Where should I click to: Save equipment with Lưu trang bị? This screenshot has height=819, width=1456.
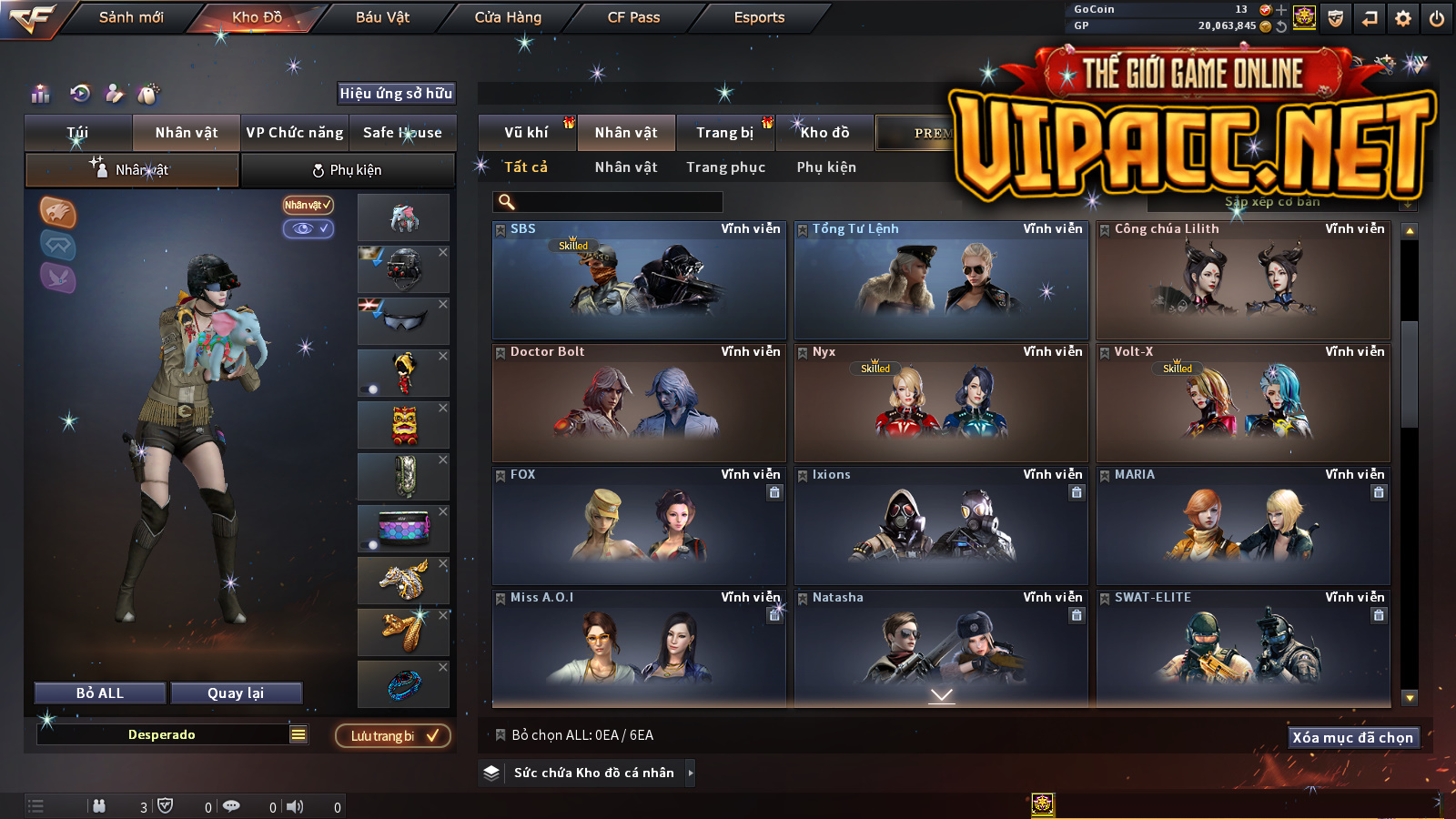[x=393, y=736]
